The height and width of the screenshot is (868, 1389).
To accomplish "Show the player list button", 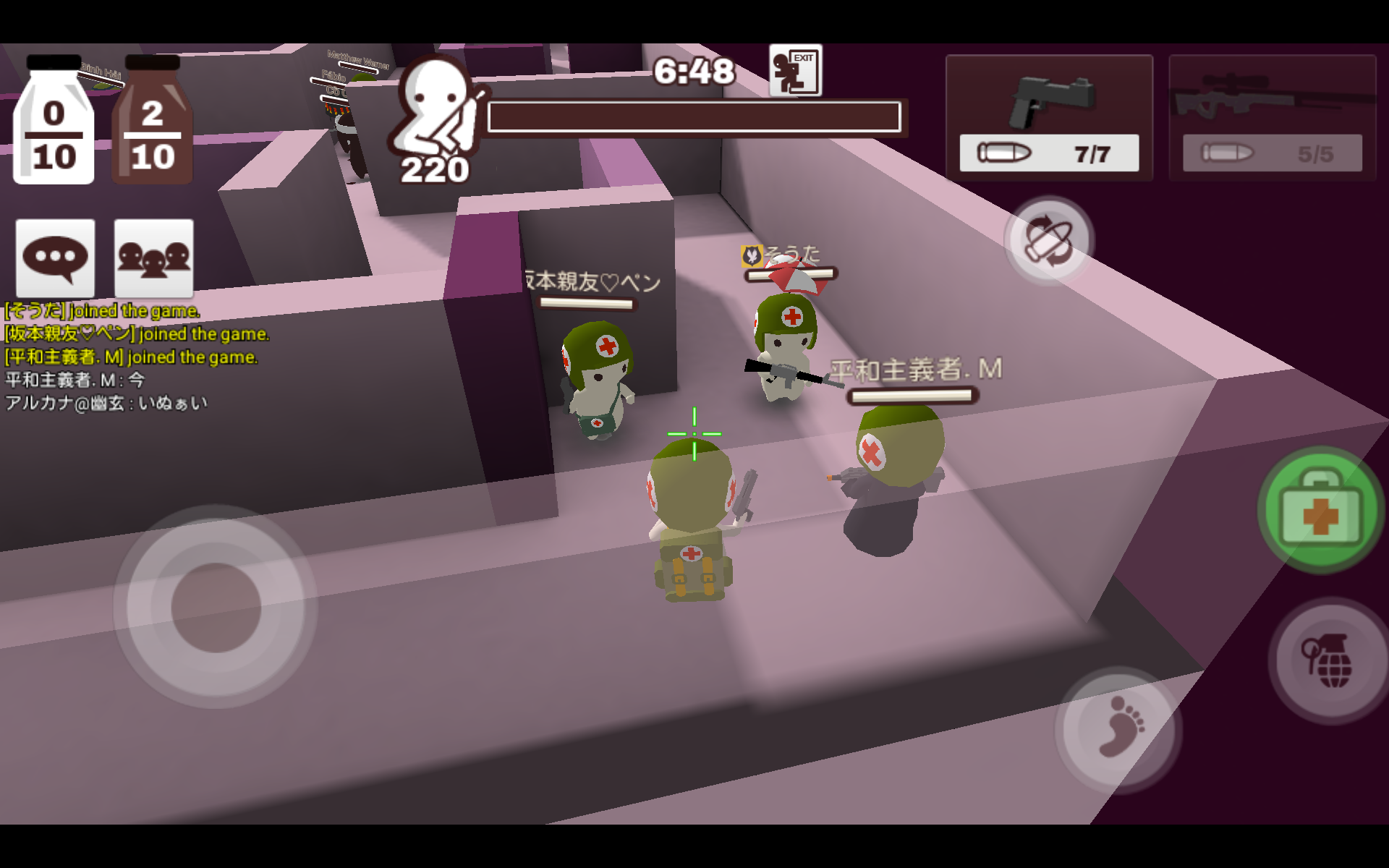I will (x=153, y=258).
